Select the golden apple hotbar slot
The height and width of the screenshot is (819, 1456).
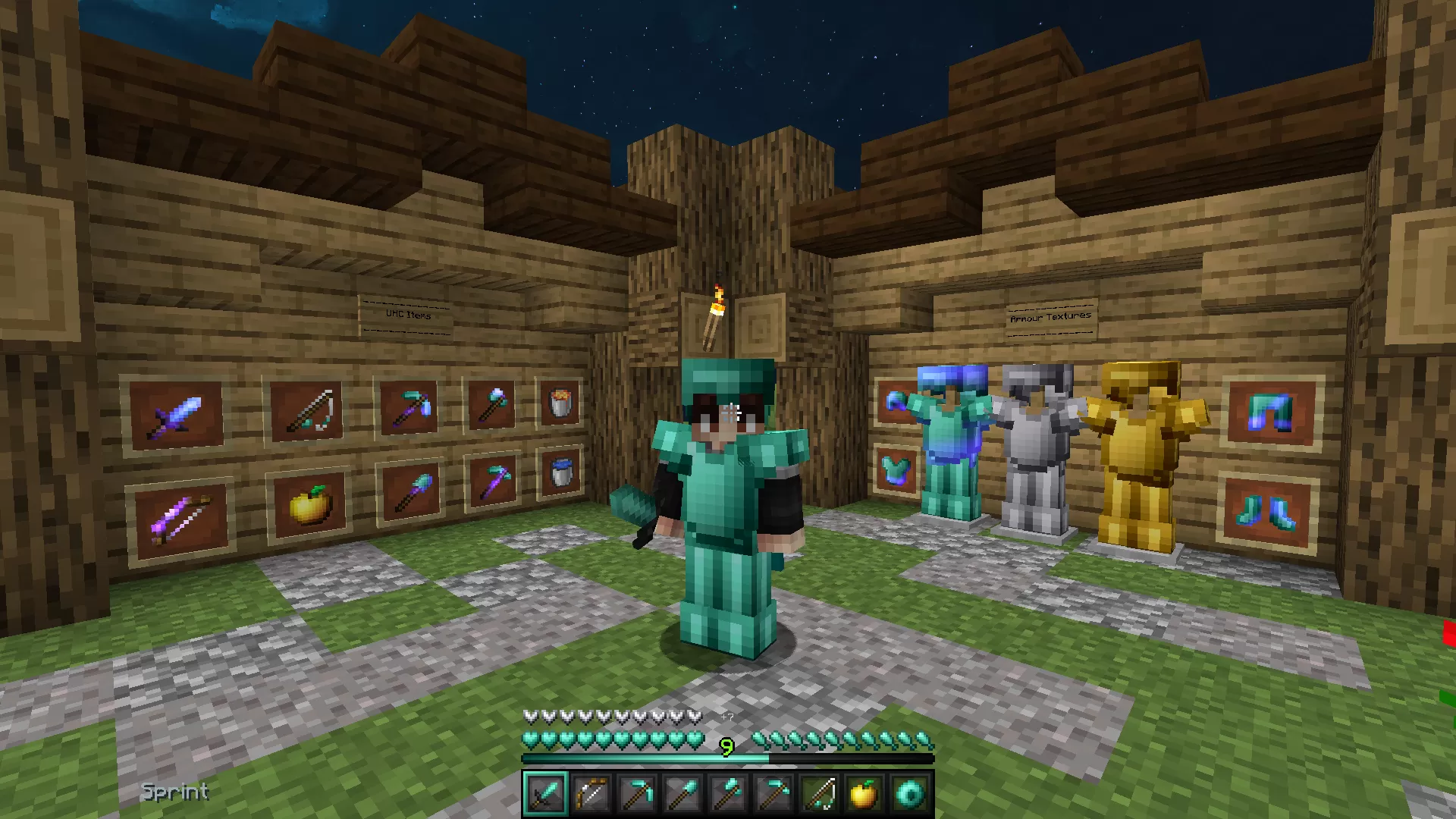tap(864, 794)
